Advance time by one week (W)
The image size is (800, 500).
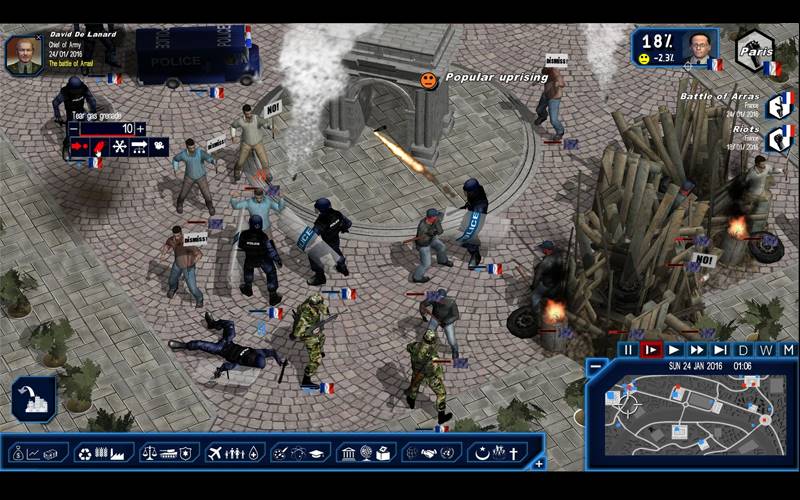766,350
